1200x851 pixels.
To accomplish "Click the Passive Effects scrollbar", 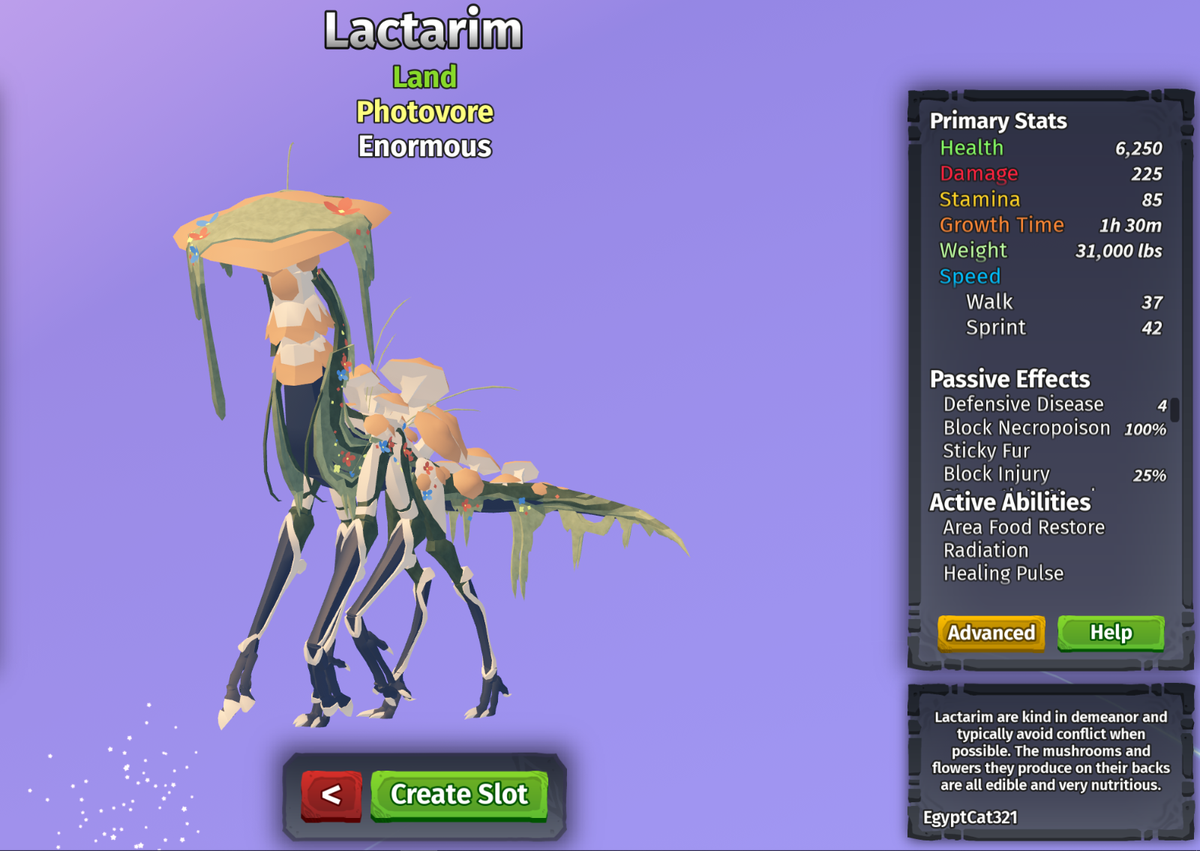I will [1175, 410].
